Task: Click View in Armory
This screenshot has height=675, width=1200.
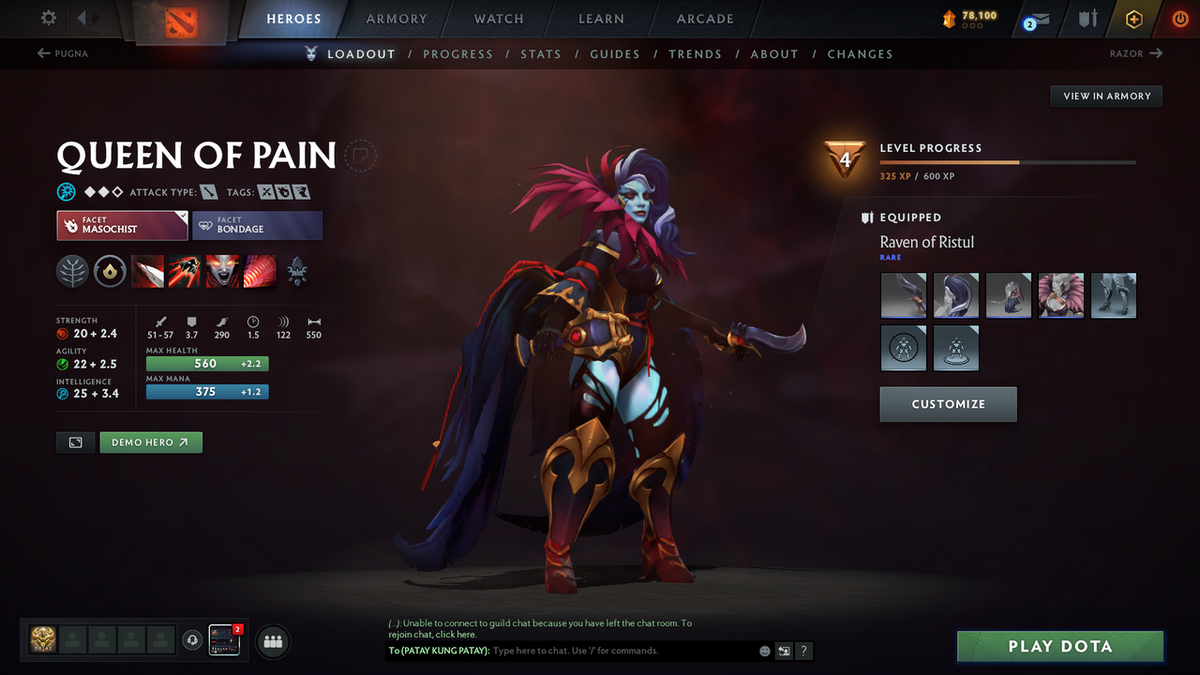Action: coord(1106,96)
